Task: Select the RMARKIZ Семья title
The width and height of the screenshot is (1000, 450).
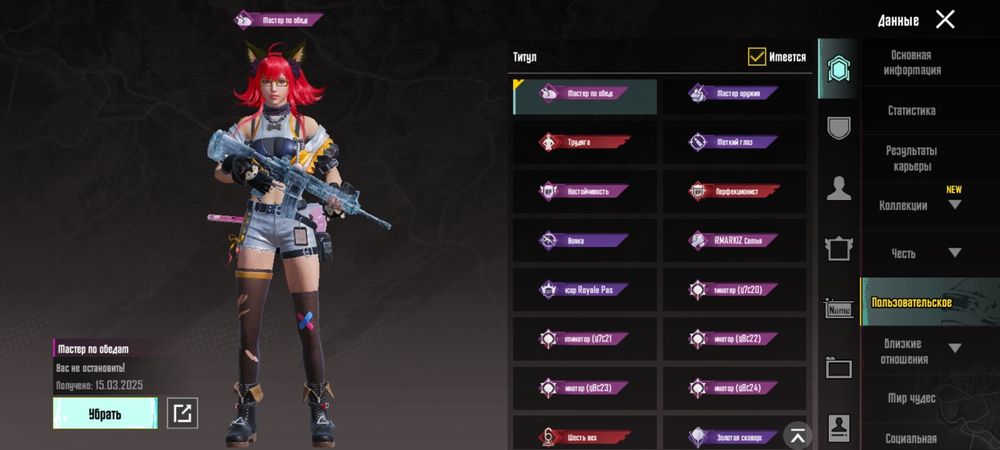Action: coord(734,240)
